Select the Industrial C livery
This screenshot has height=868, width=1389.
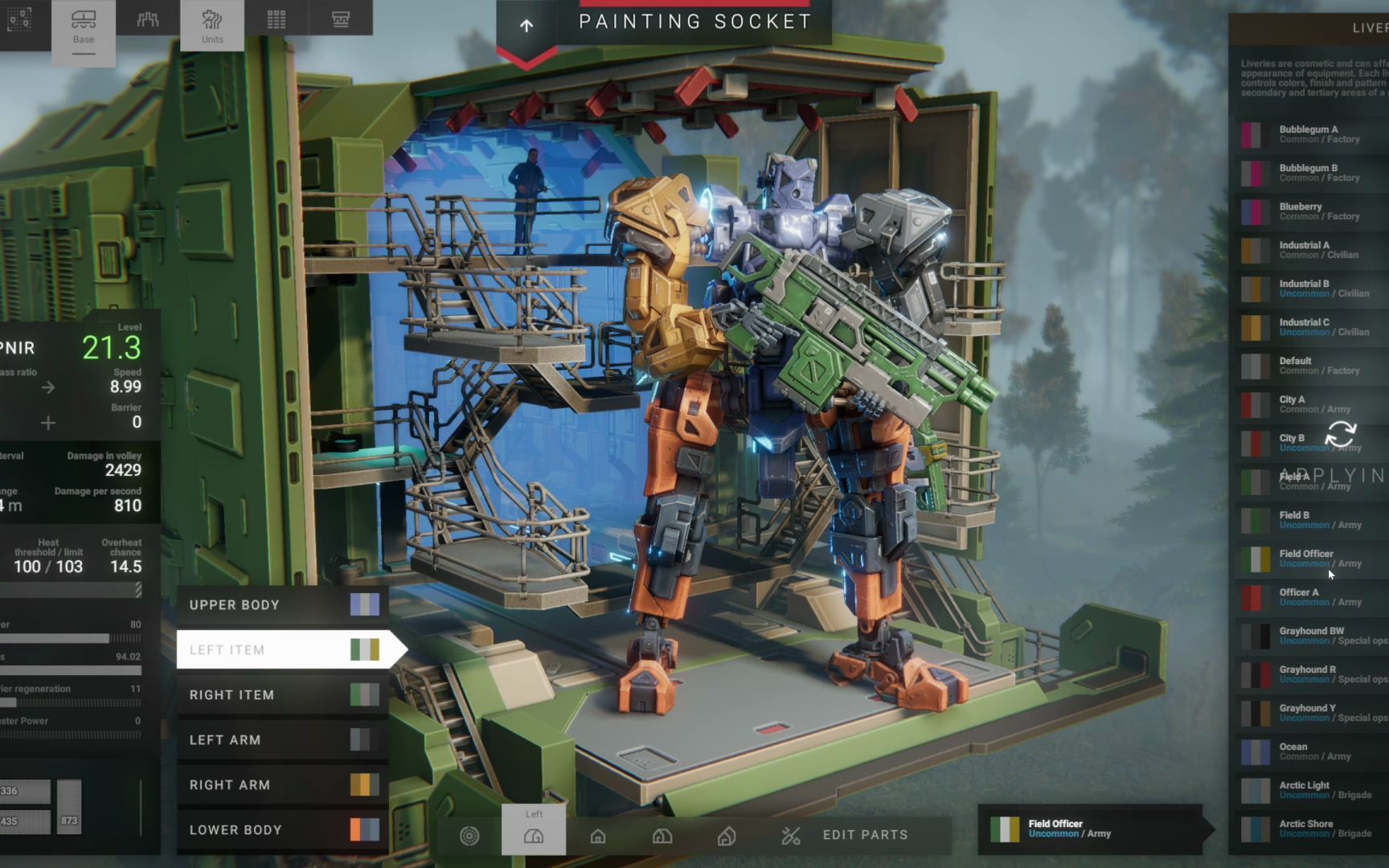click(1310, 327)
